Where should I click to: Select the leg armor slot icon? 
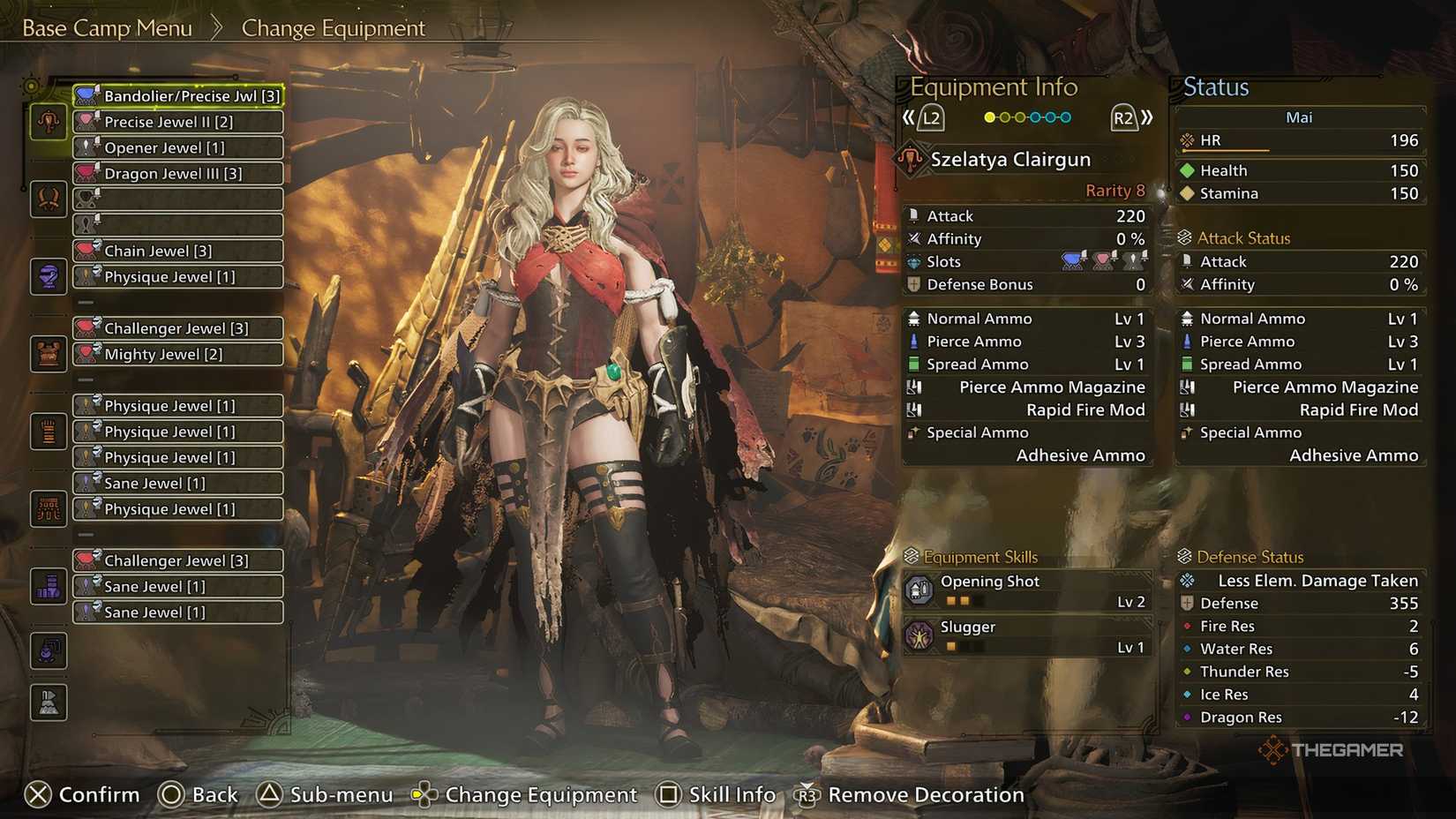(48, 509)
